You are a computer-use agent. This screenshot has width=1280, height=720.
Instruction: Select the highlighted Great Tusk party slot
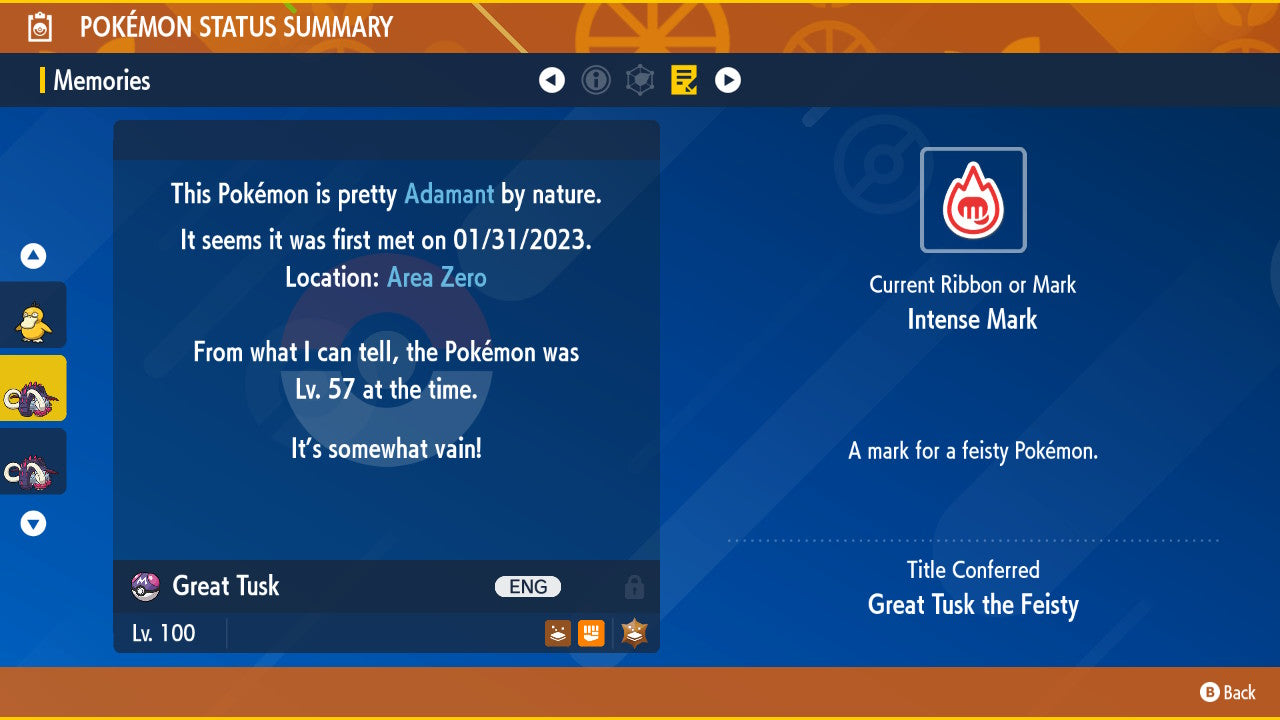pos(33,388)
